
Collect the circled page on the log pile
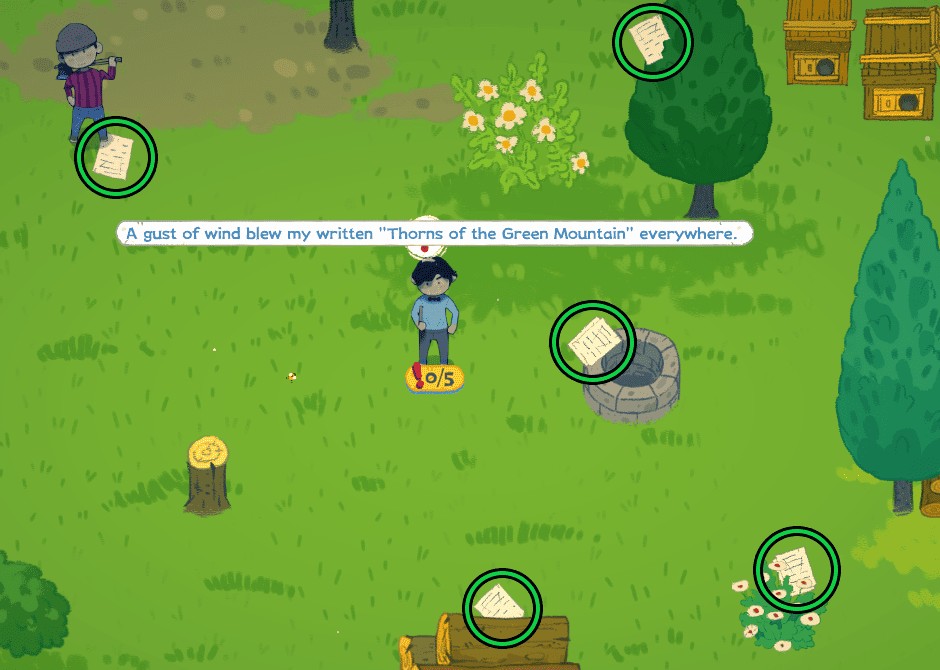click(x=502, y=606)
